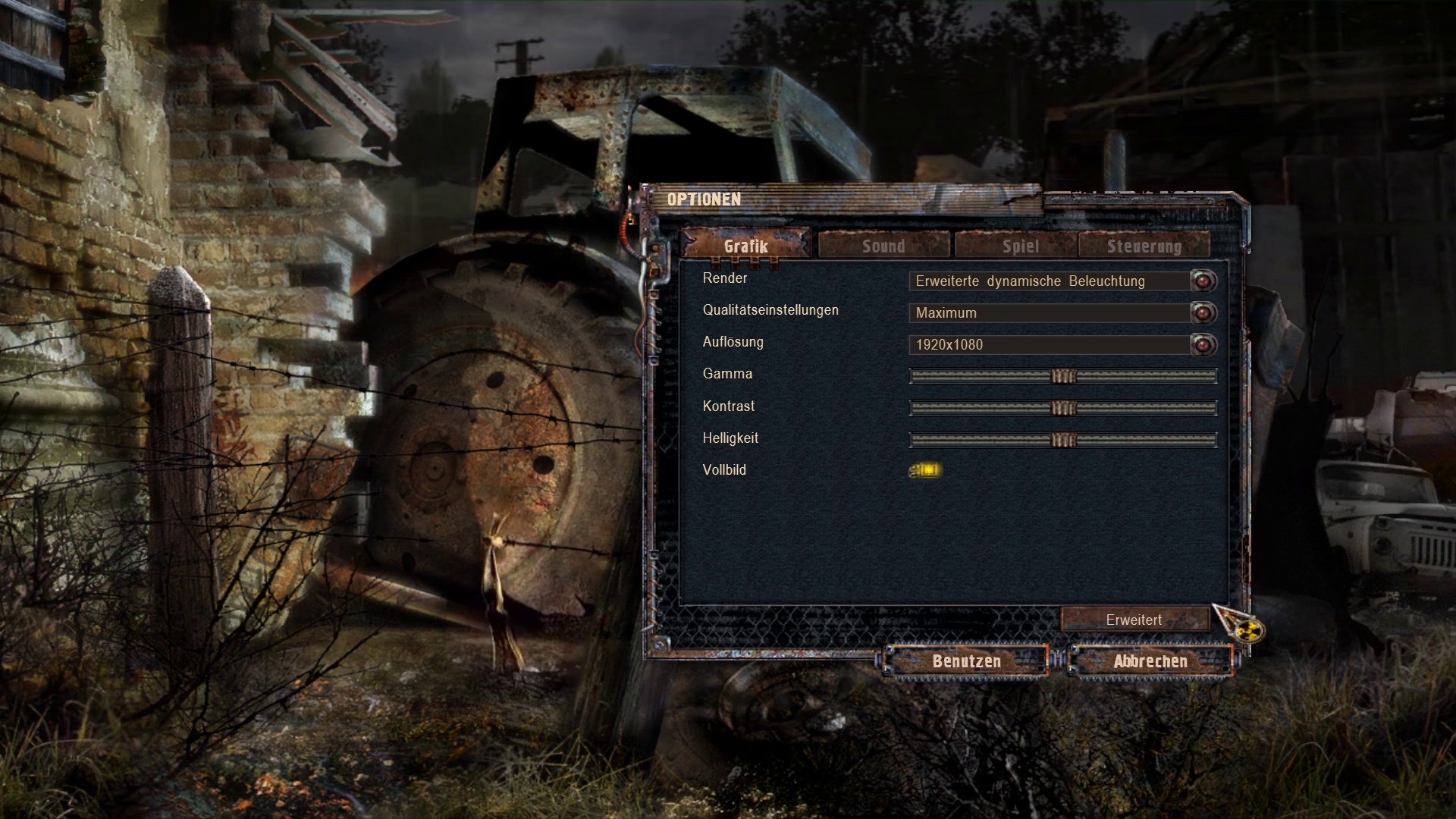
Task: Expand the Qualitätseinstellungen dropdown
Action: 1203,313
